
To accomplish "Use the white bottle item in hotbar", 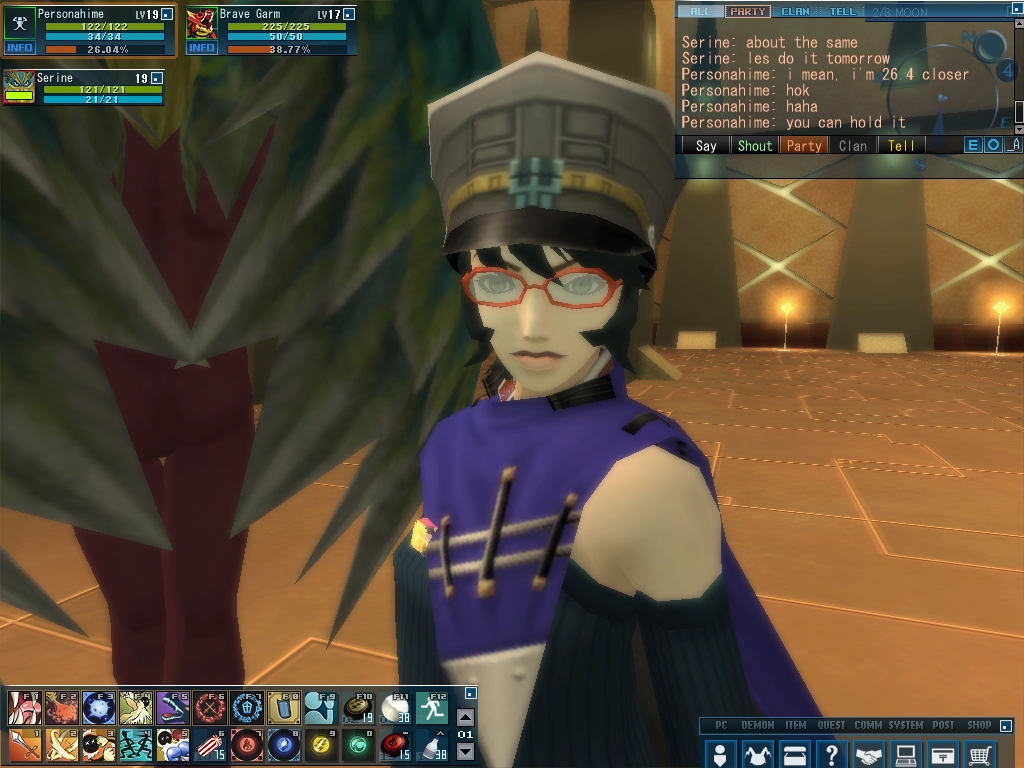I will coord(433,744).
